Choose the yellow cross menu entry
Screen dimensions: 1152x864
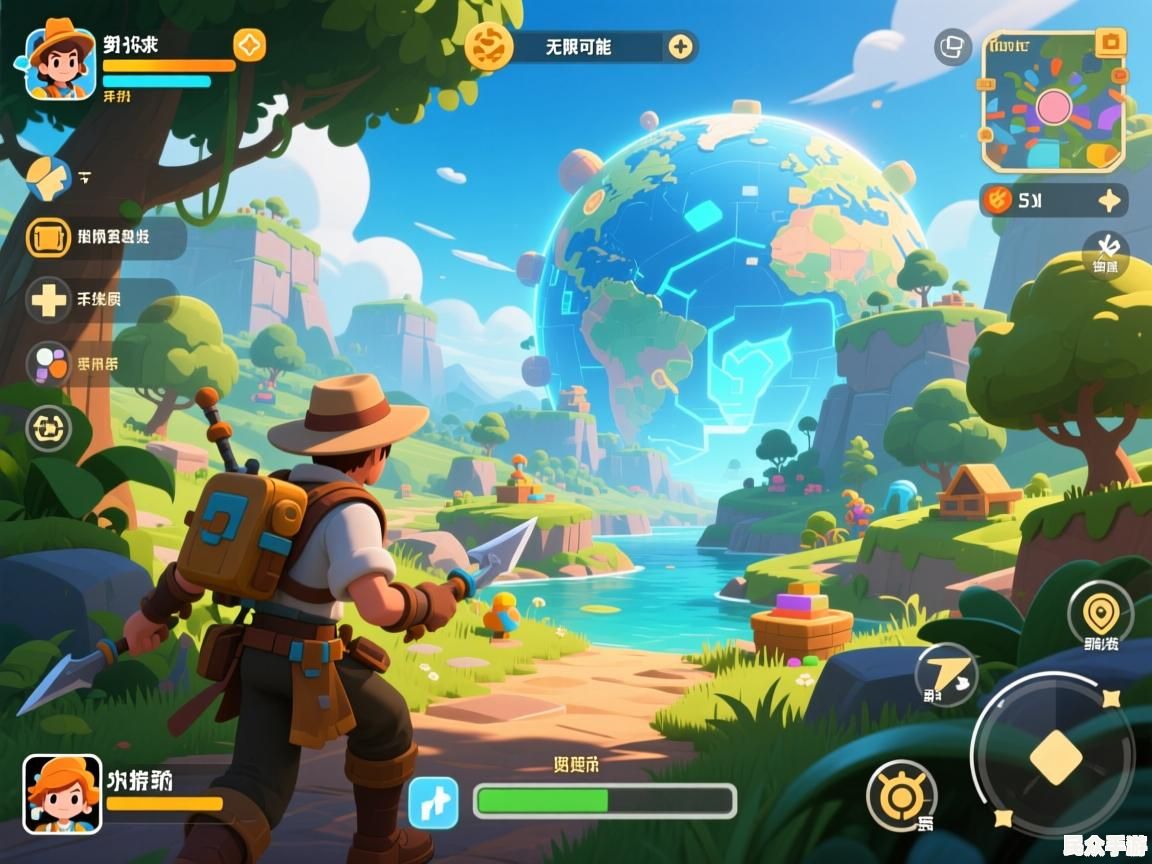point(48,299)
